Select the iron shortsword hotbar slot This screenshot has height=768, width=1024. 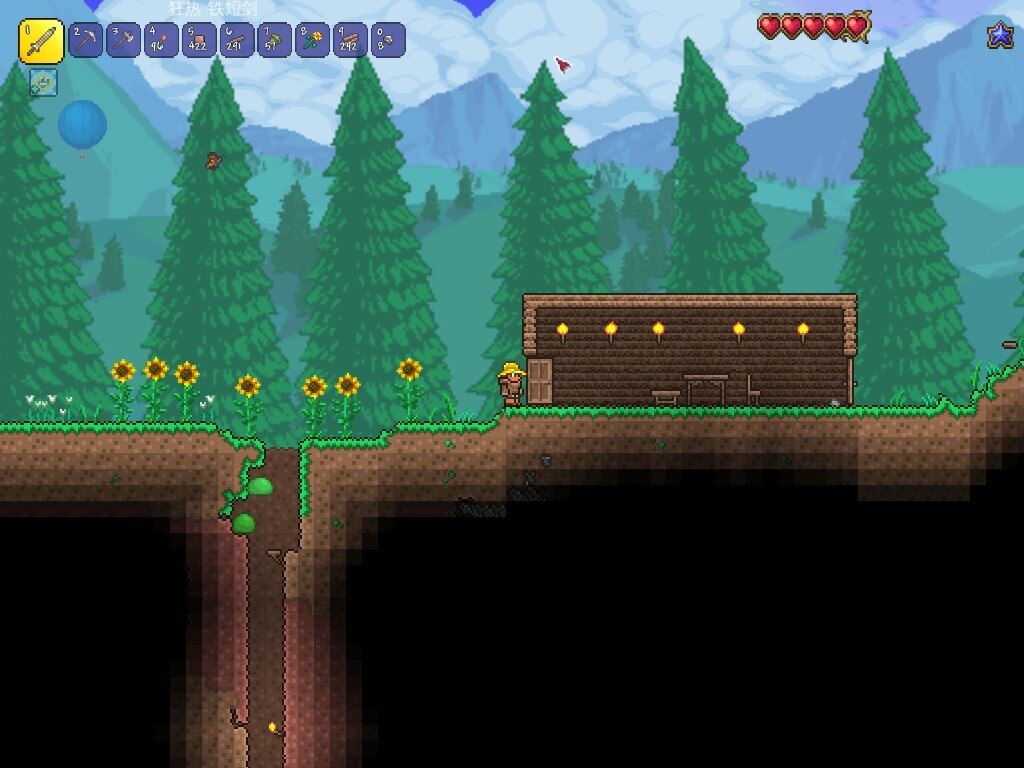(41, 41)
